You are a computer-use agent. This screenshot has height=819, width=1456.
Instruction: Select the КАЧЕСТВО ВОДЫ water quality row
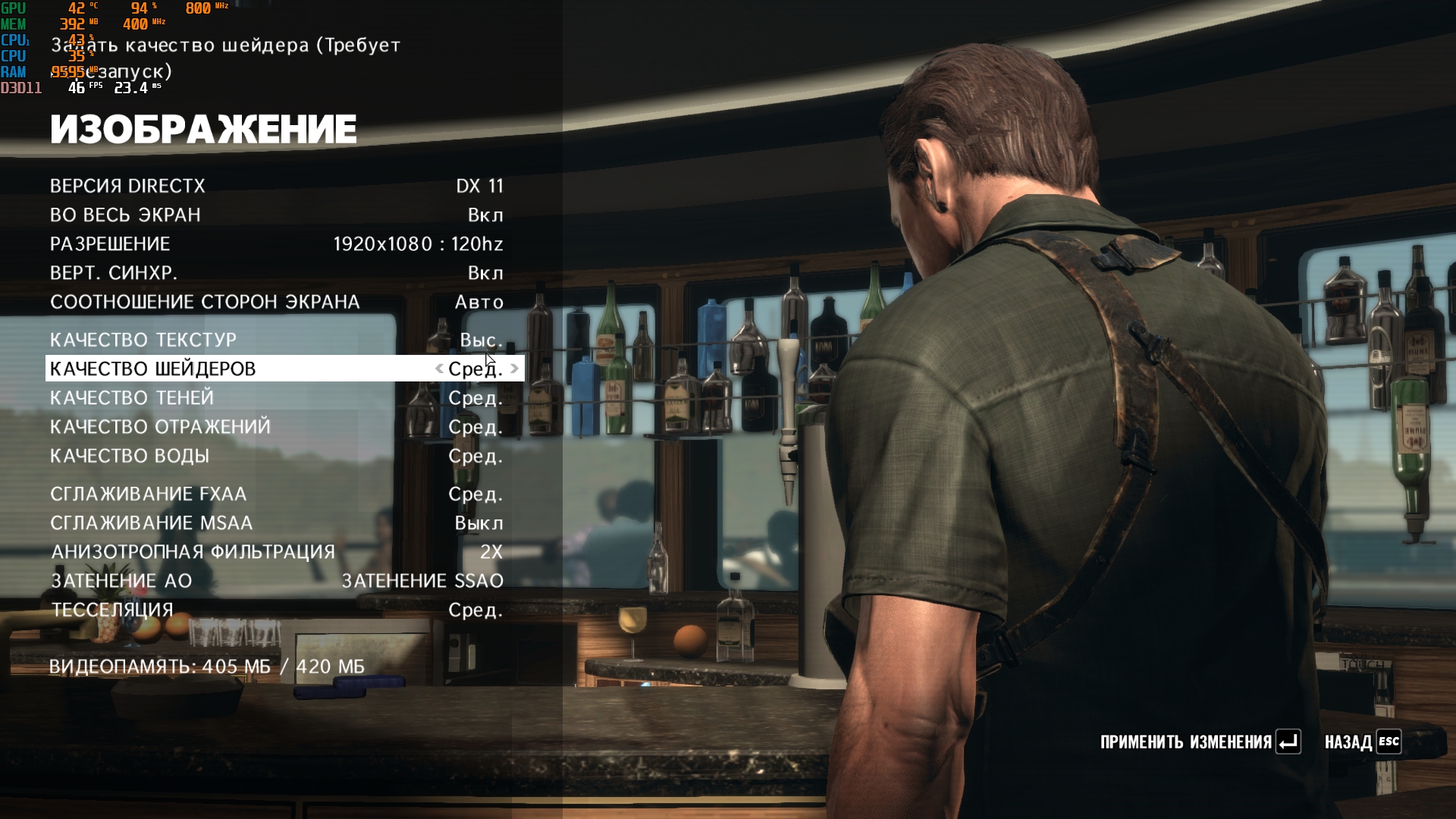277,456
